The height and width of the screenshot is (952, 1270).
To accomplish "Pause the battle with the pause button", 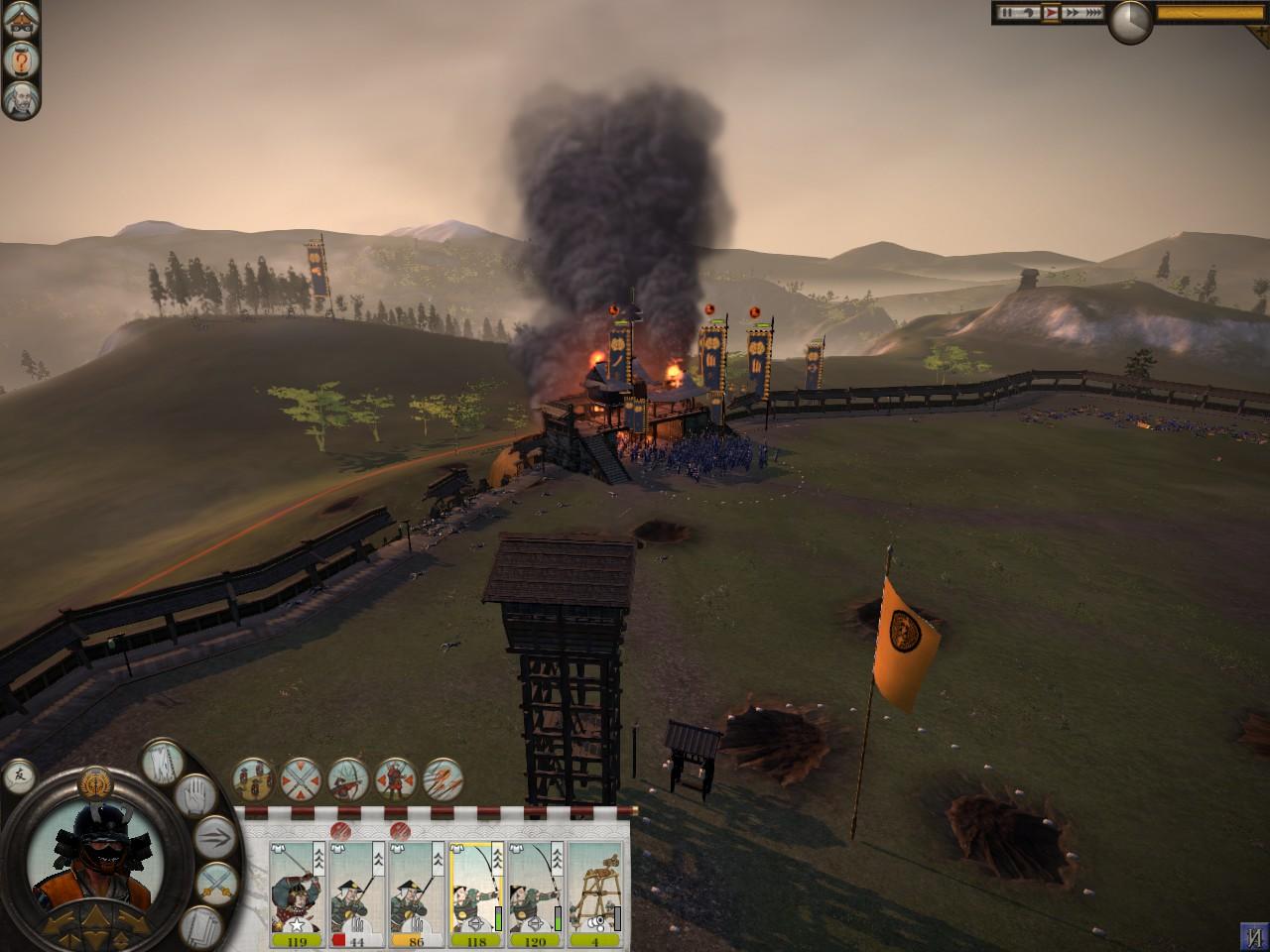I will [x=1007, y=13].
